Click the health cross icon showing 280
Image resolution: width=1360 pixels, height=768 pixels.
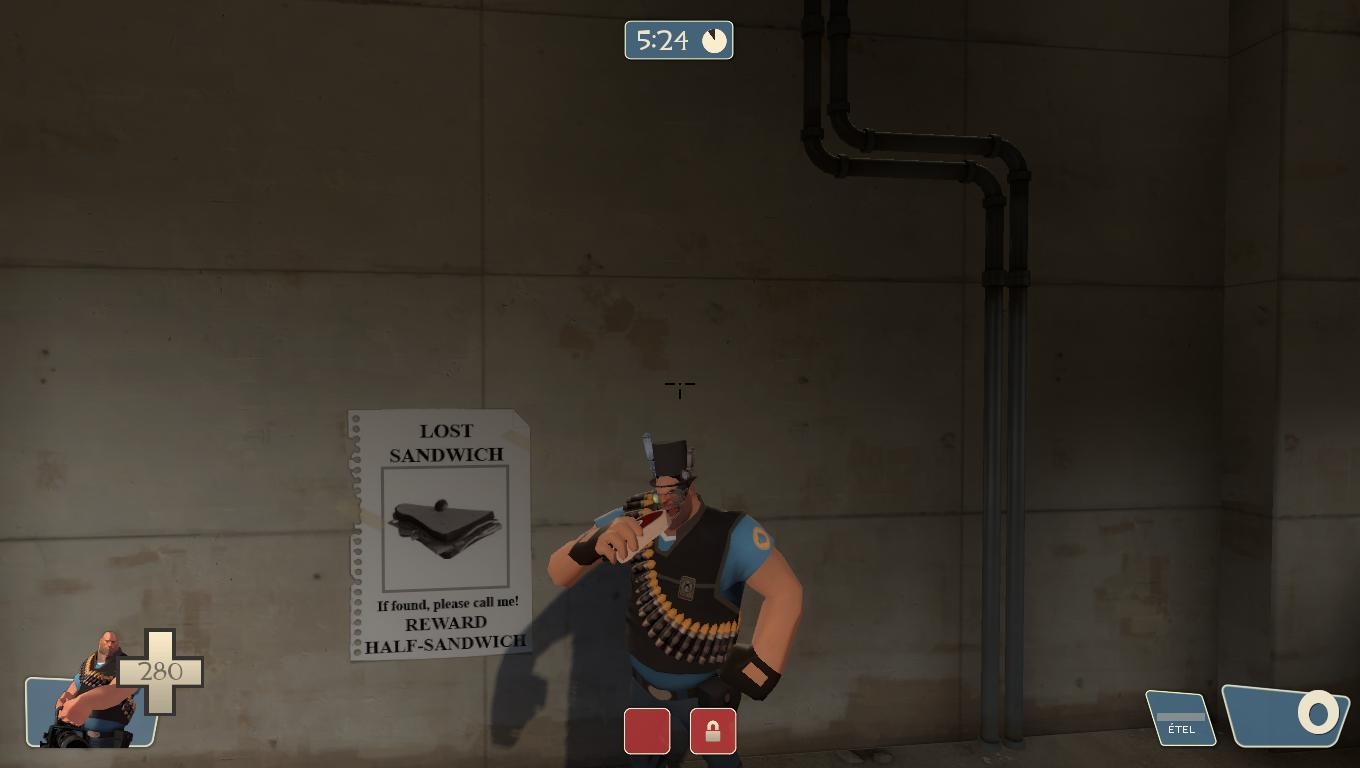coord(163,671)
